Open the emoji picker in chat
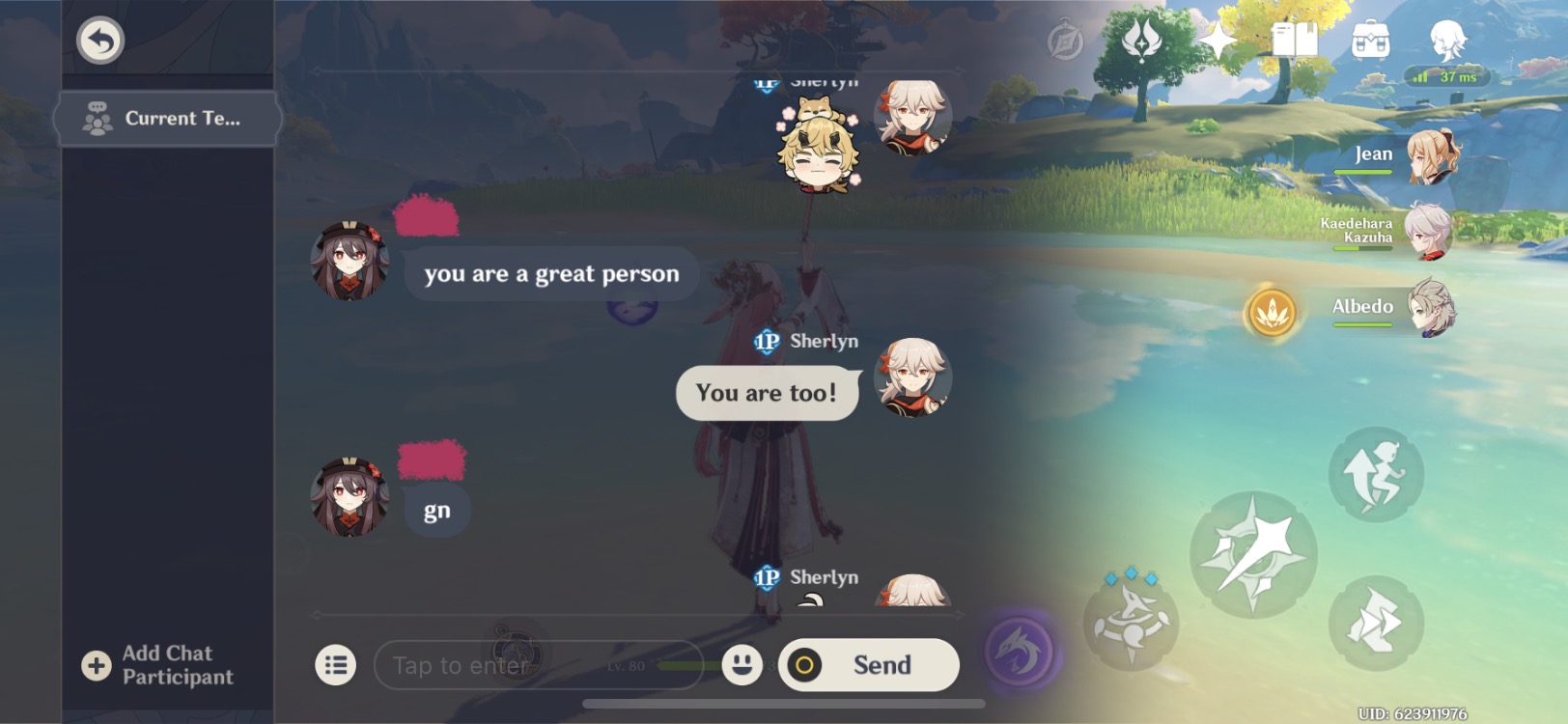Viewport: 1568px width, 724px height. click(741, 665)
